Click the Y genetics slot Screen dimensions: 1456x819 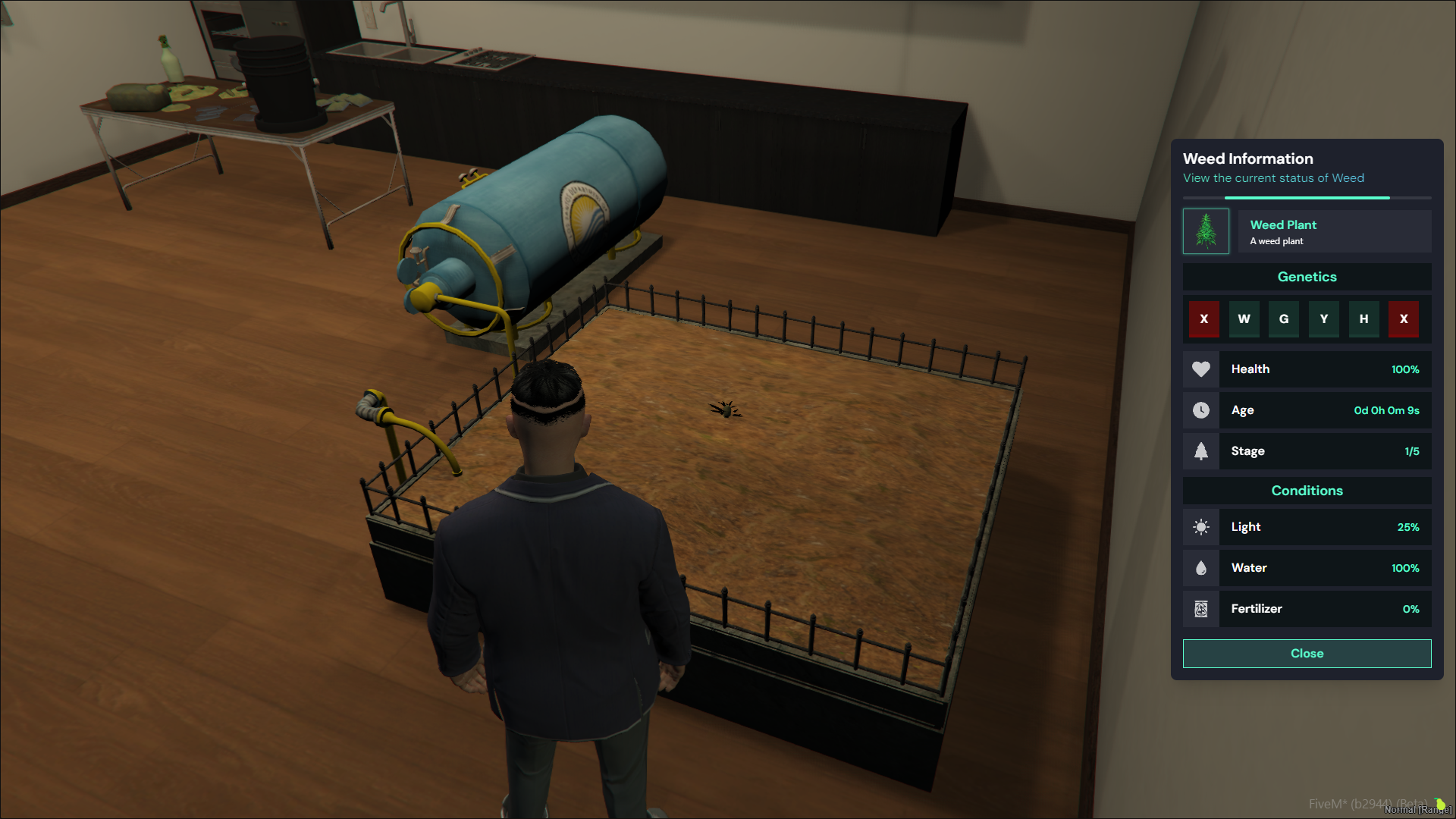(x=1323, y=319)
